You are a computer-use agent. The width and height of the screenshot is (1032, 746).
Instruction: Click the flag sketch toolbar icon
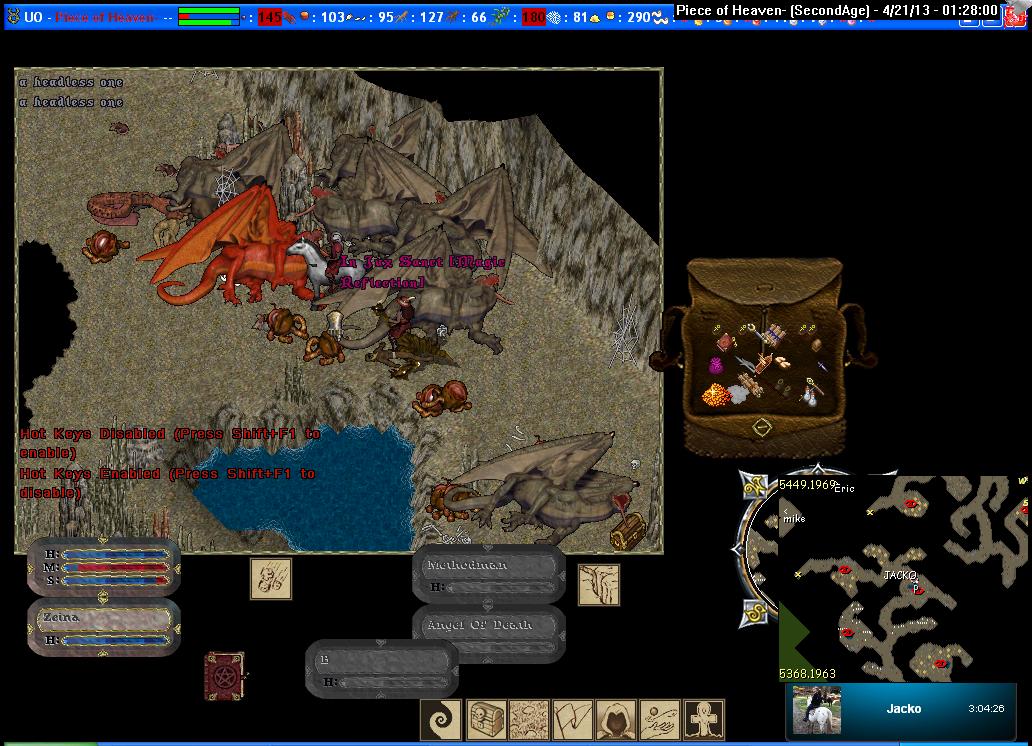573,720
